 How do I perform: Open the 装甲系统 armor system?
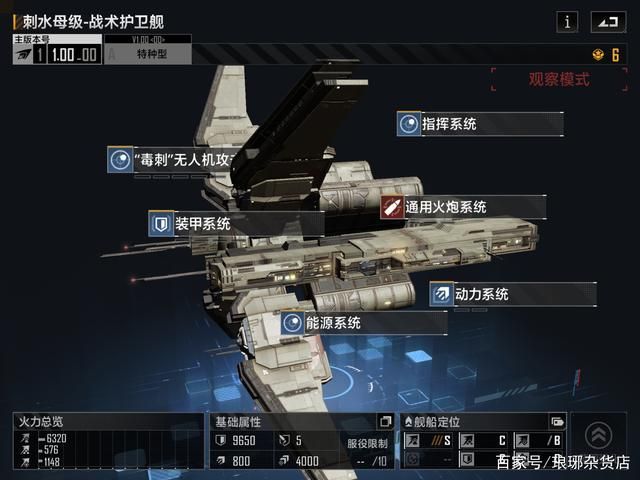(201, 223)
